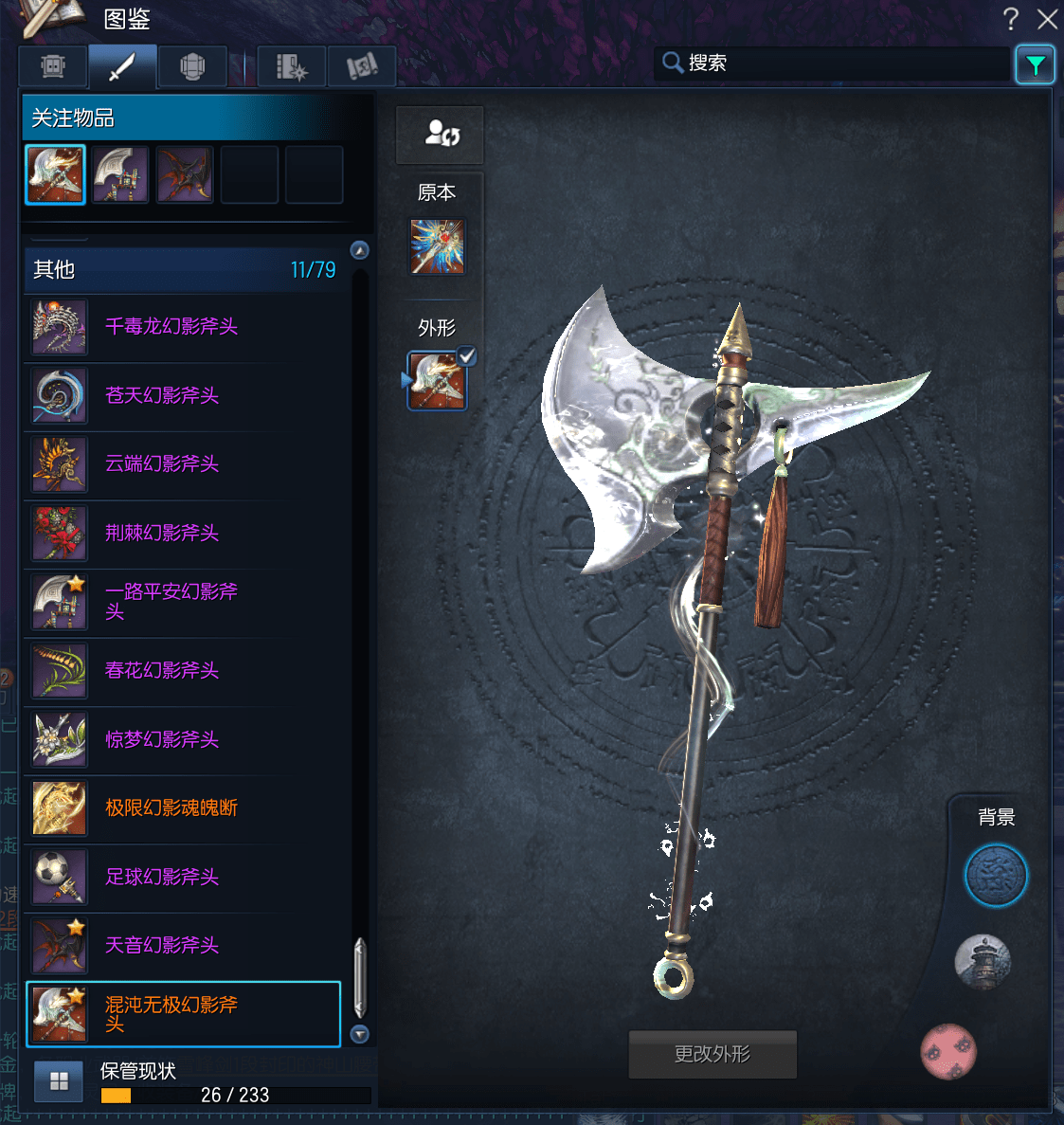Viewport: 1064px width, 1125px height.
Task: Open the help question mark
Action: (1011, 19)
